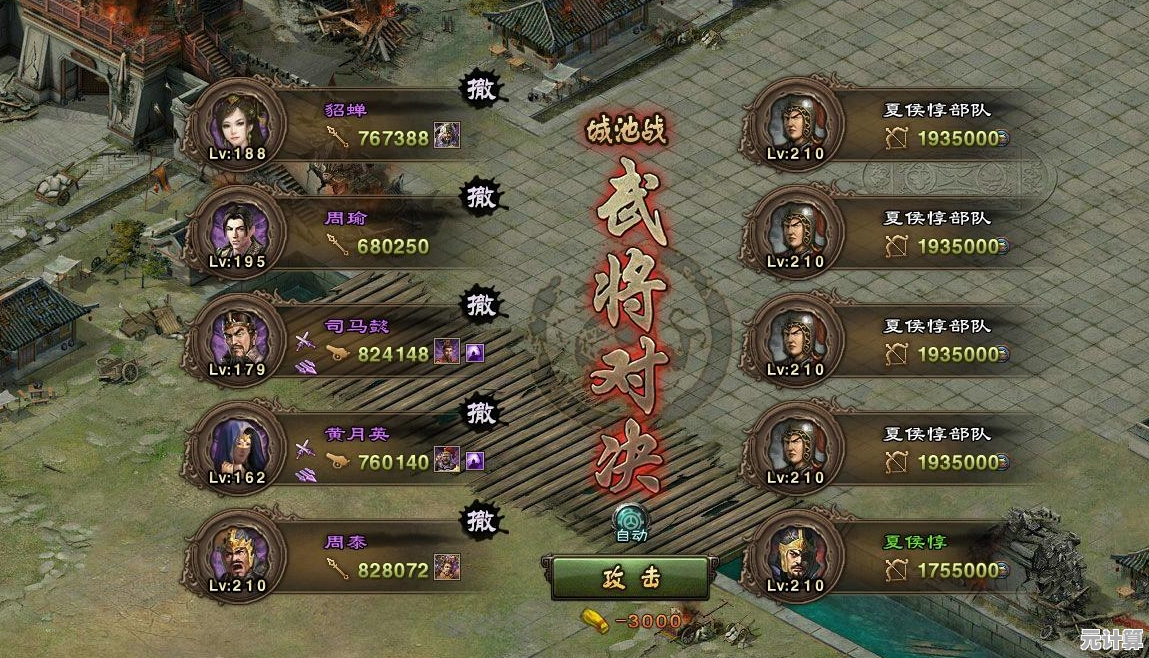Click the skill icon beside 貂蝉's troop count

pyautogui.click(x=446, y=137)
